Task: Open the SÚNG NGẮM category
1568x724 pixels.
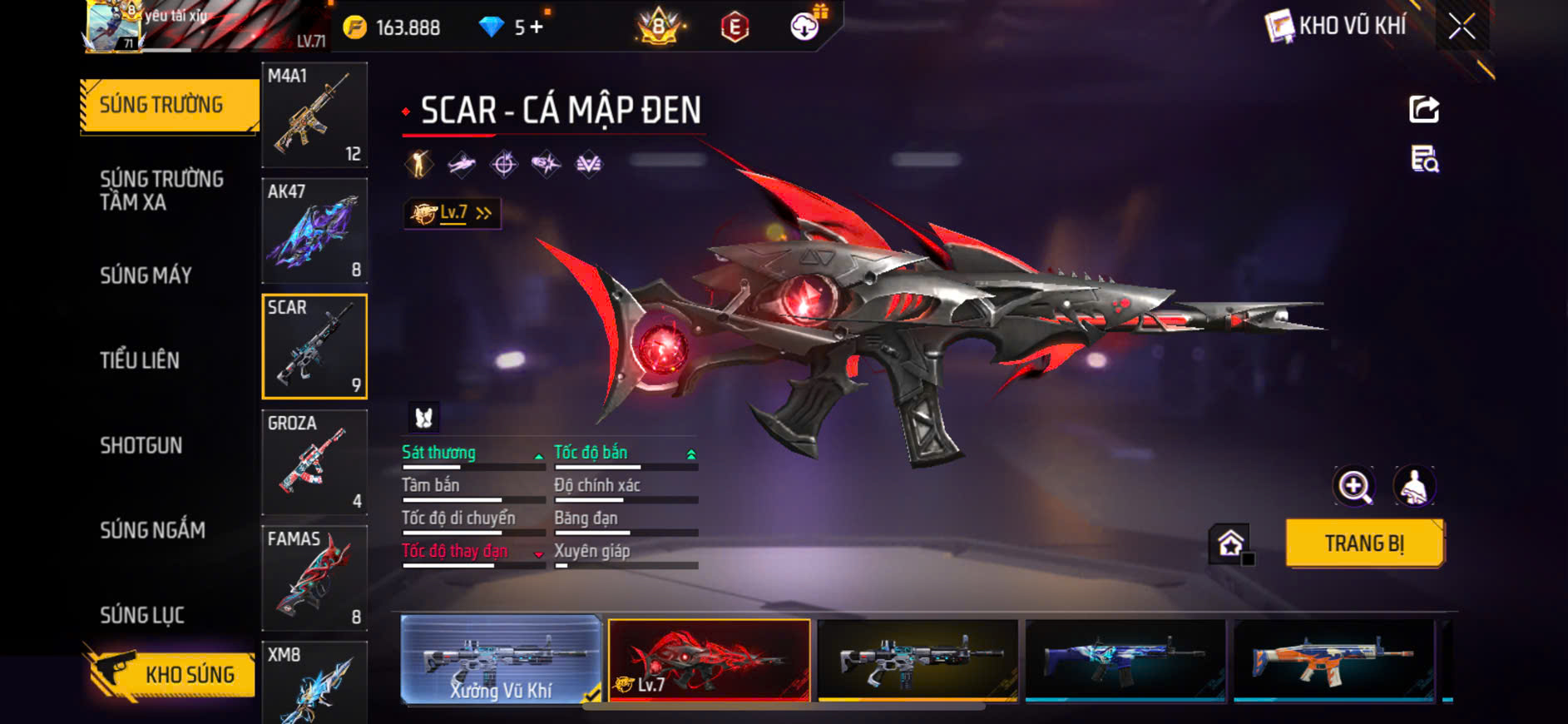Action: (152, 530)
